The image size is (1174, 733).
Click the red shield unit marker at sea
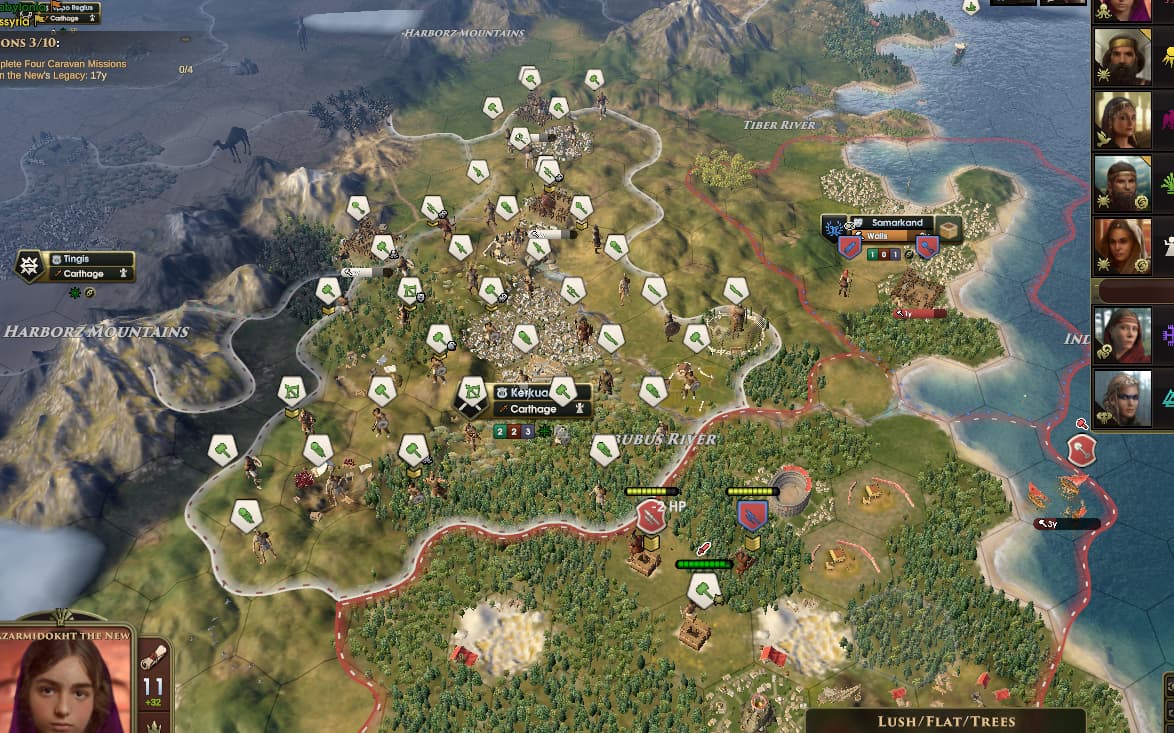tap(1081, 451)
